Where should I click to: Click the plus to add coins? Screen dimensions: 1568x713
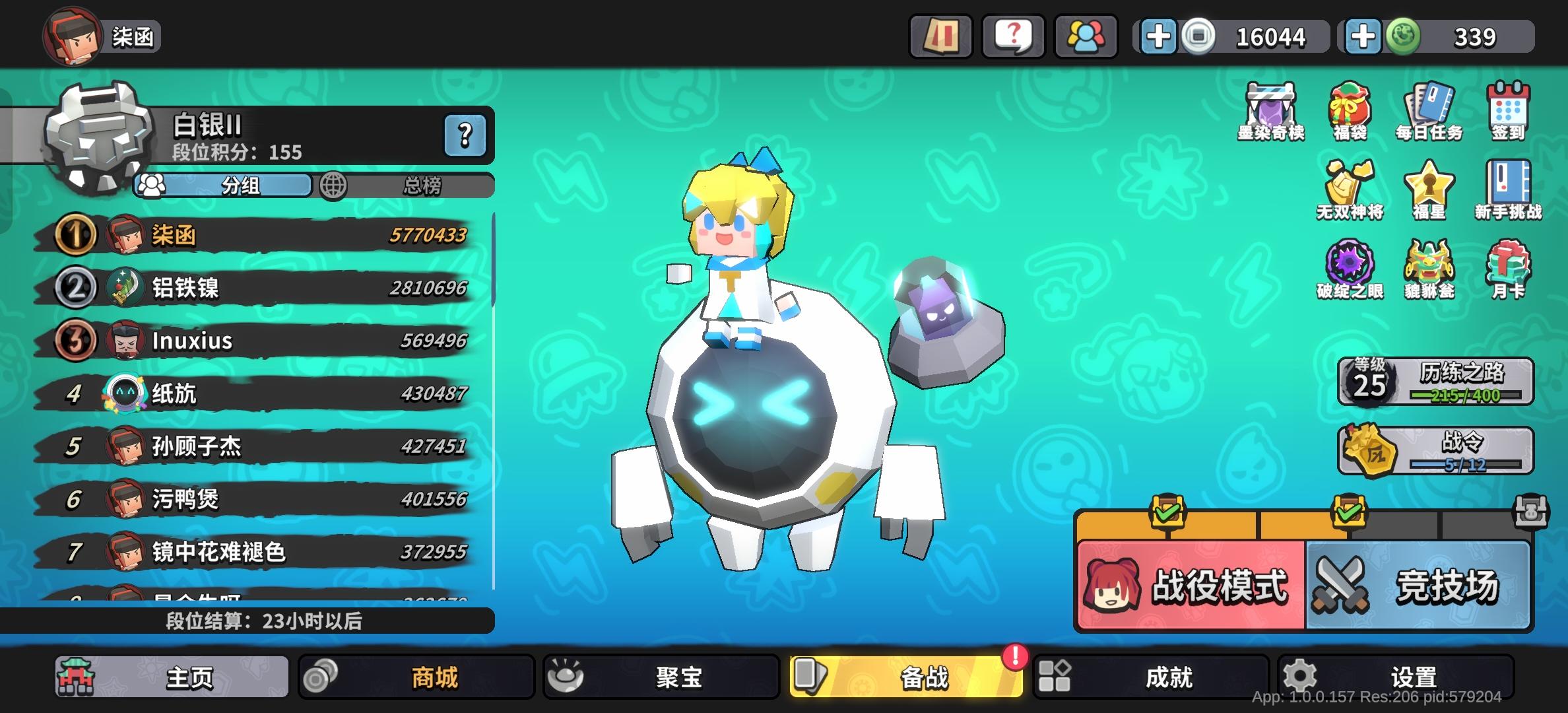(x=1159, y=36)
